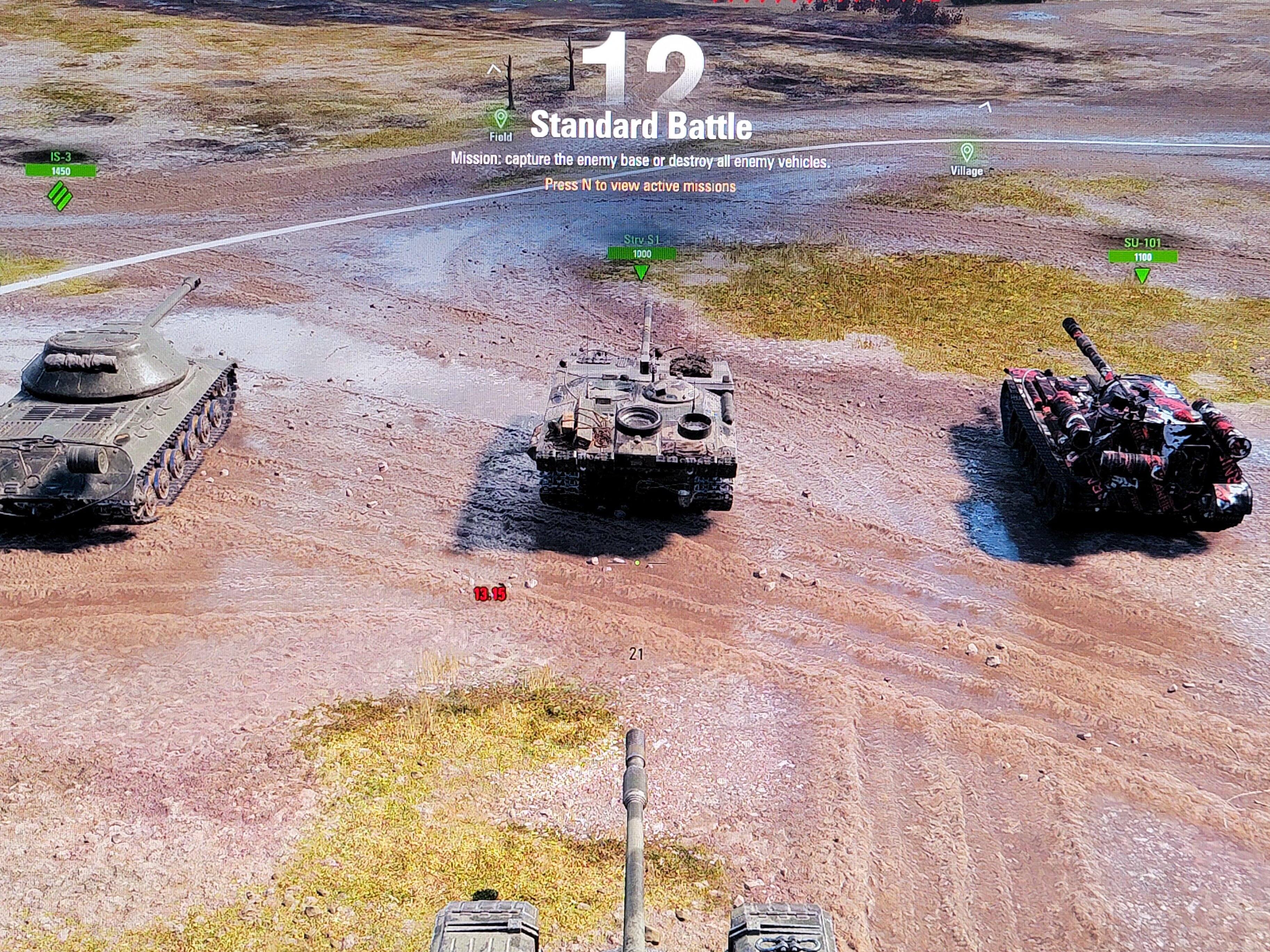The image size is (1270, 952).
Task: Select the Village location marker
Action: pos(967,153)
